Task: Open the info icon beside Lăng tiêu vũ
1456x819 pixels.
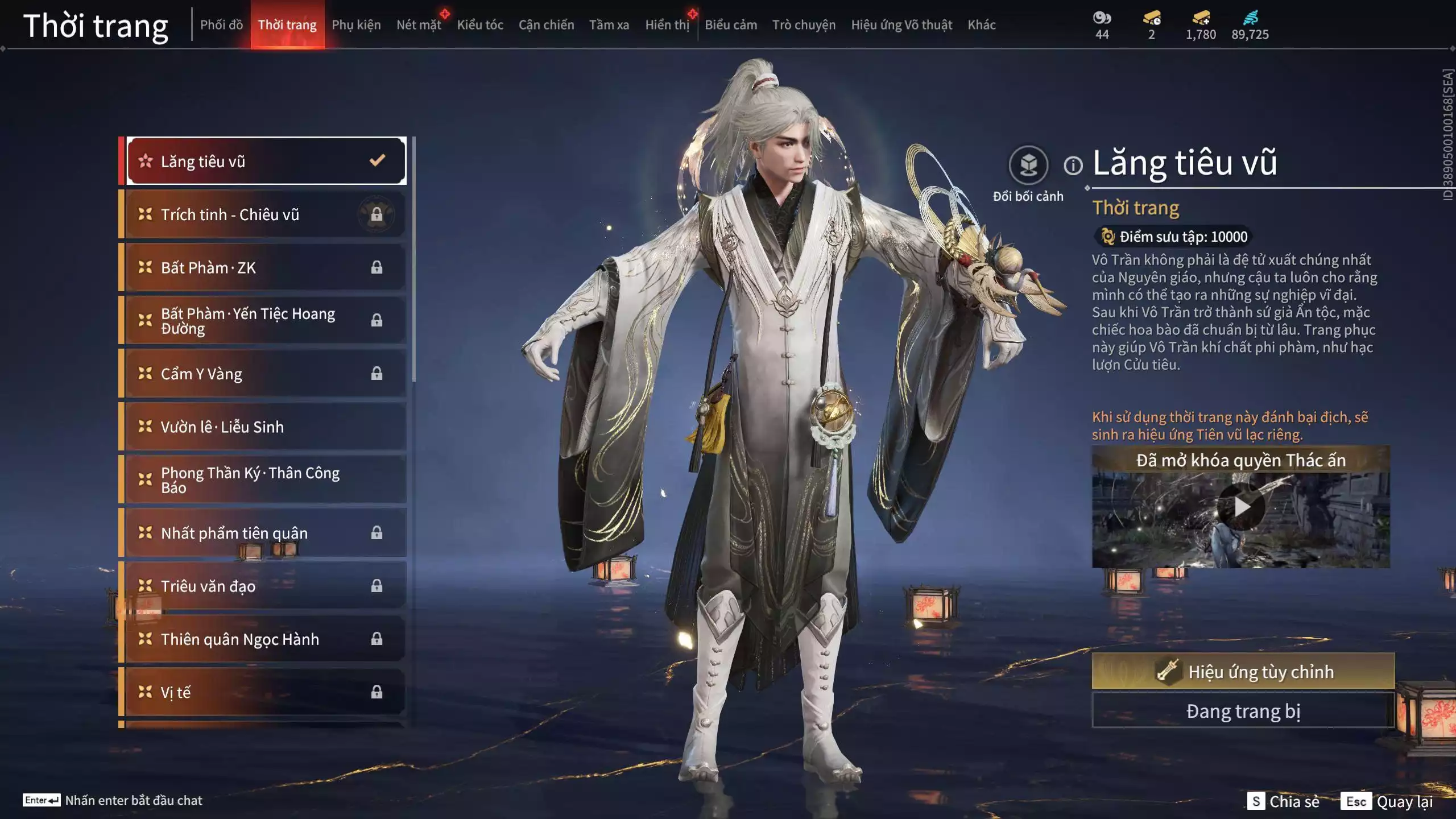Action: click(1073, 166)
